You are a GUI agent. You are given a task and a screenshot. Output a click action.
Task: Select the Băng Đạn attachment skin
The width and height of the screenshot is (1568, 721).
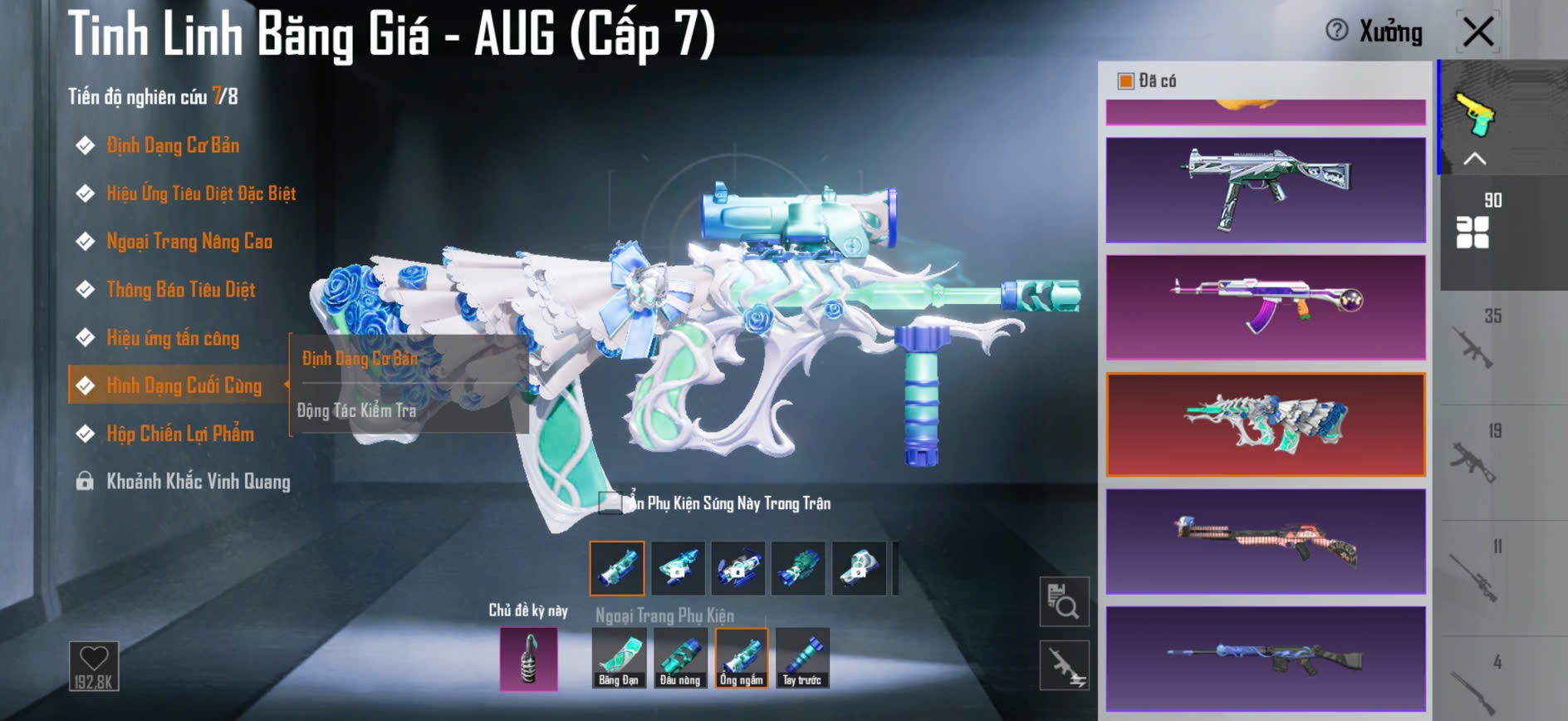(x=619, y=658)
